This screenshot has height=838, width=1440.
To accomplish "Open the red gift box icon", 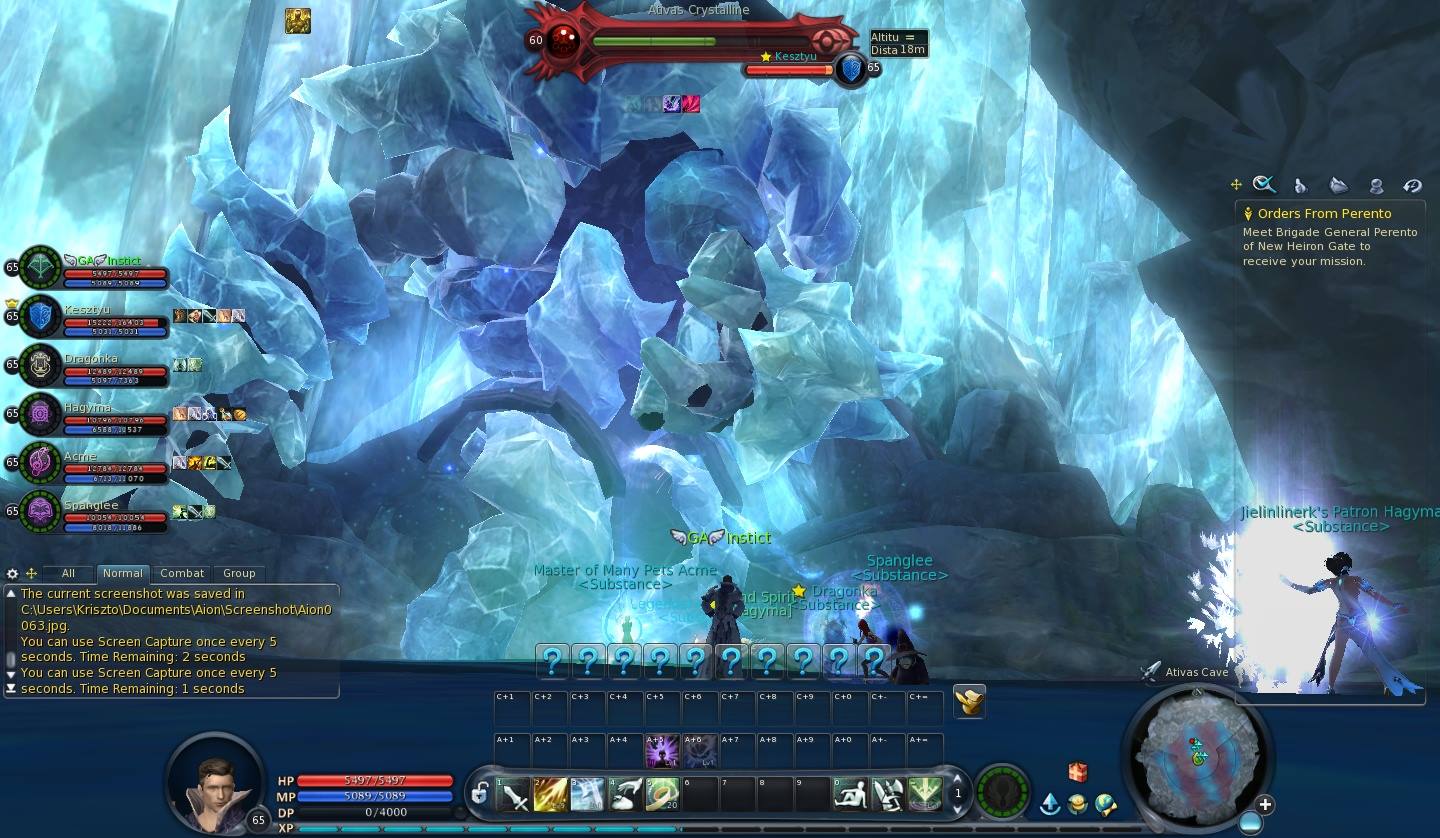I will tap(1077, 772).
